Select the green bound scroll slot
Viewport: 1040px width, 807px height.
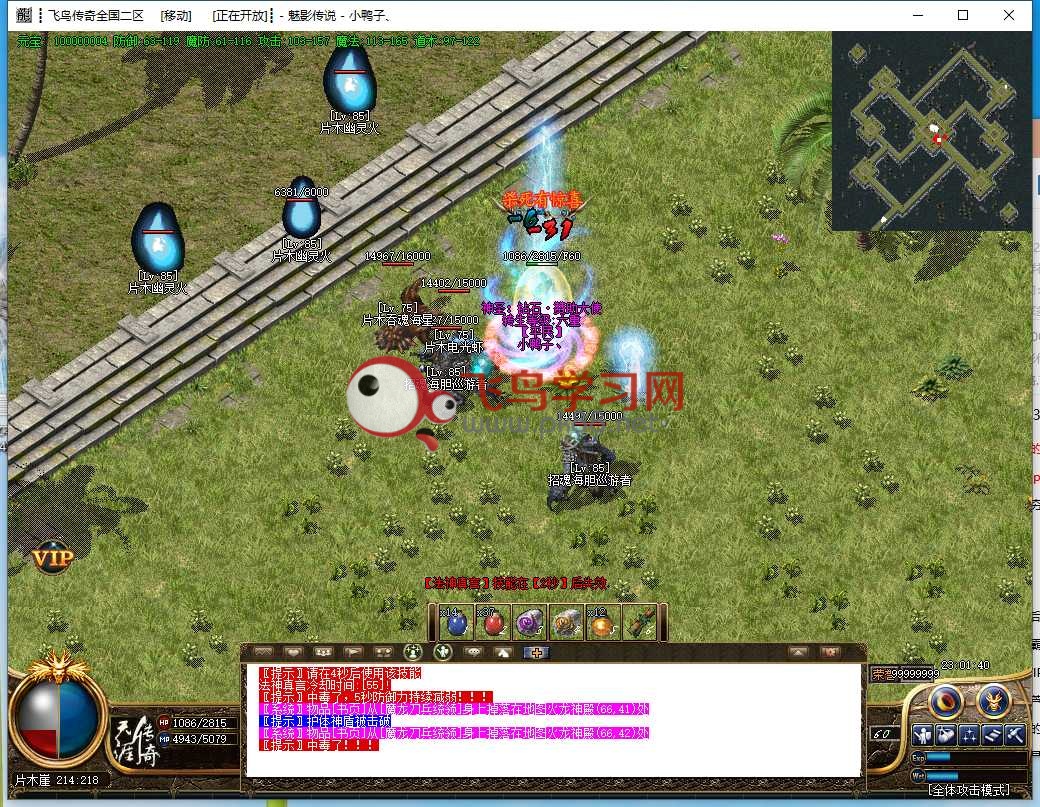pos(637,623)
